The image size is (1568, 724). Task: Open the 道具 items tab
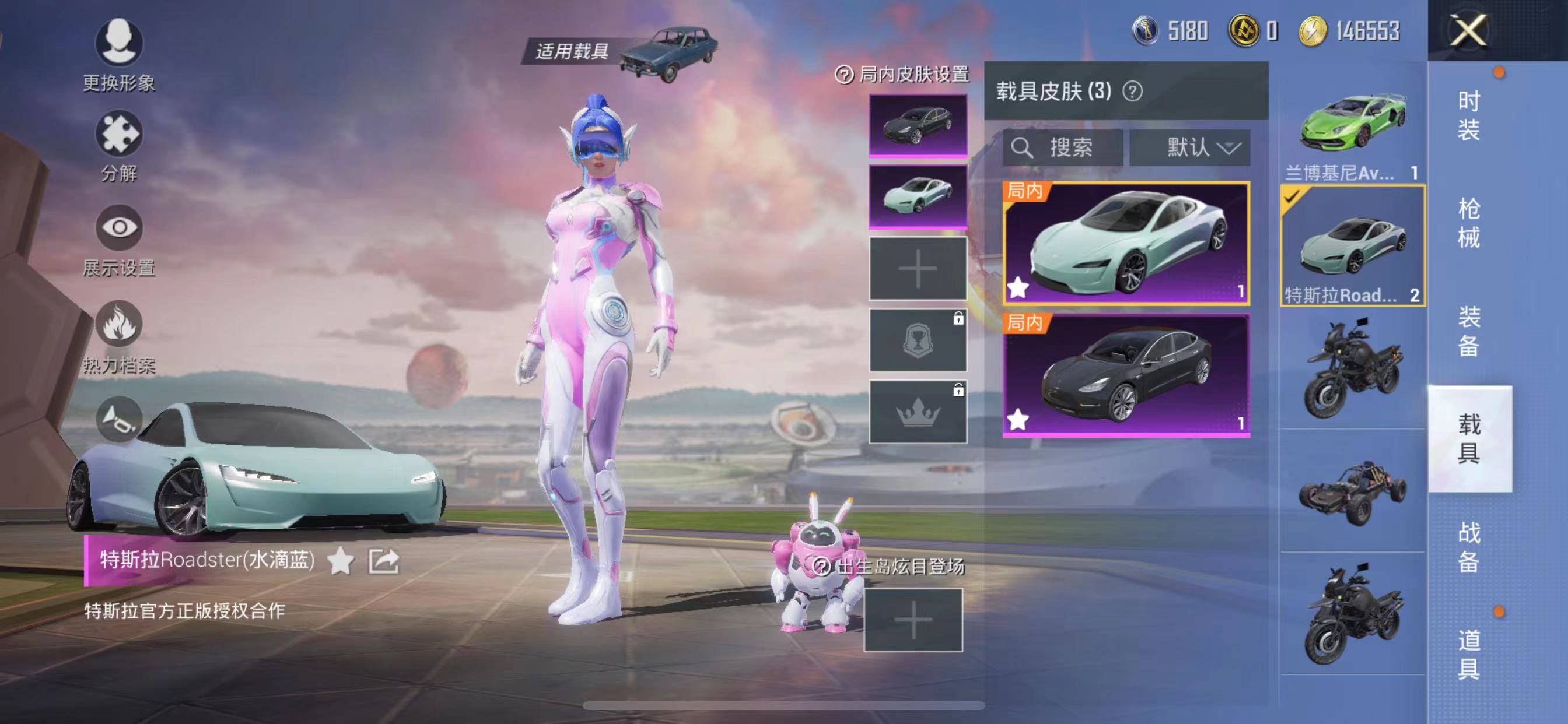[1468, 655]
